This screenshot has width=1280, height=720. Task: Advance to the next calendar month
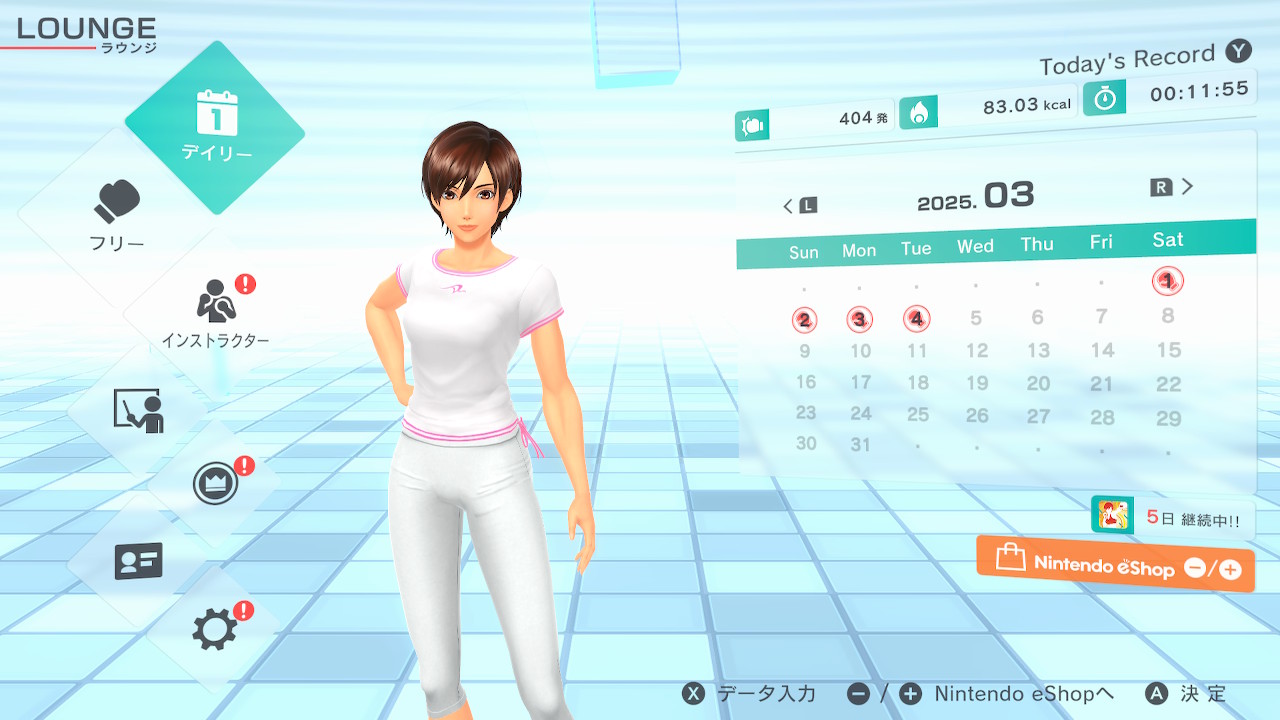(1172, 187)
